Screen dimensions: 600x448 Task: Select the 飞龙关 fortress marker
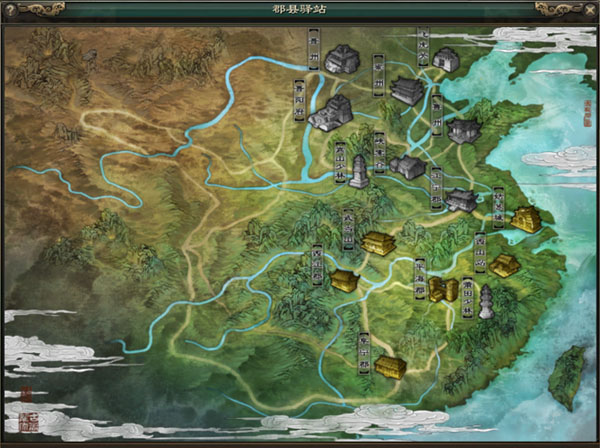(x=446, y=58)
